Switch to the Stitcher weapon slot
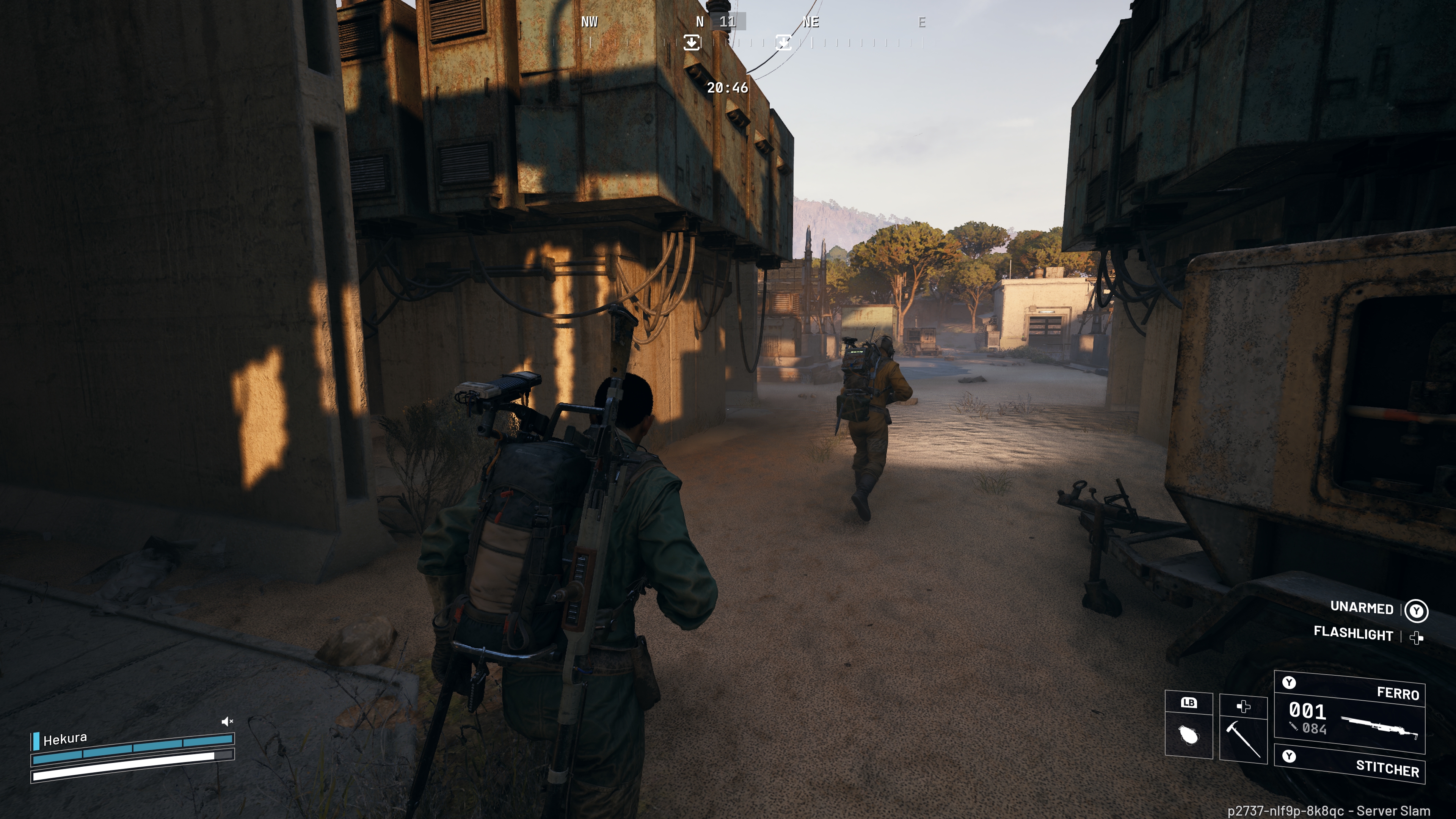1456x819 pixels. click(1350, 764)
